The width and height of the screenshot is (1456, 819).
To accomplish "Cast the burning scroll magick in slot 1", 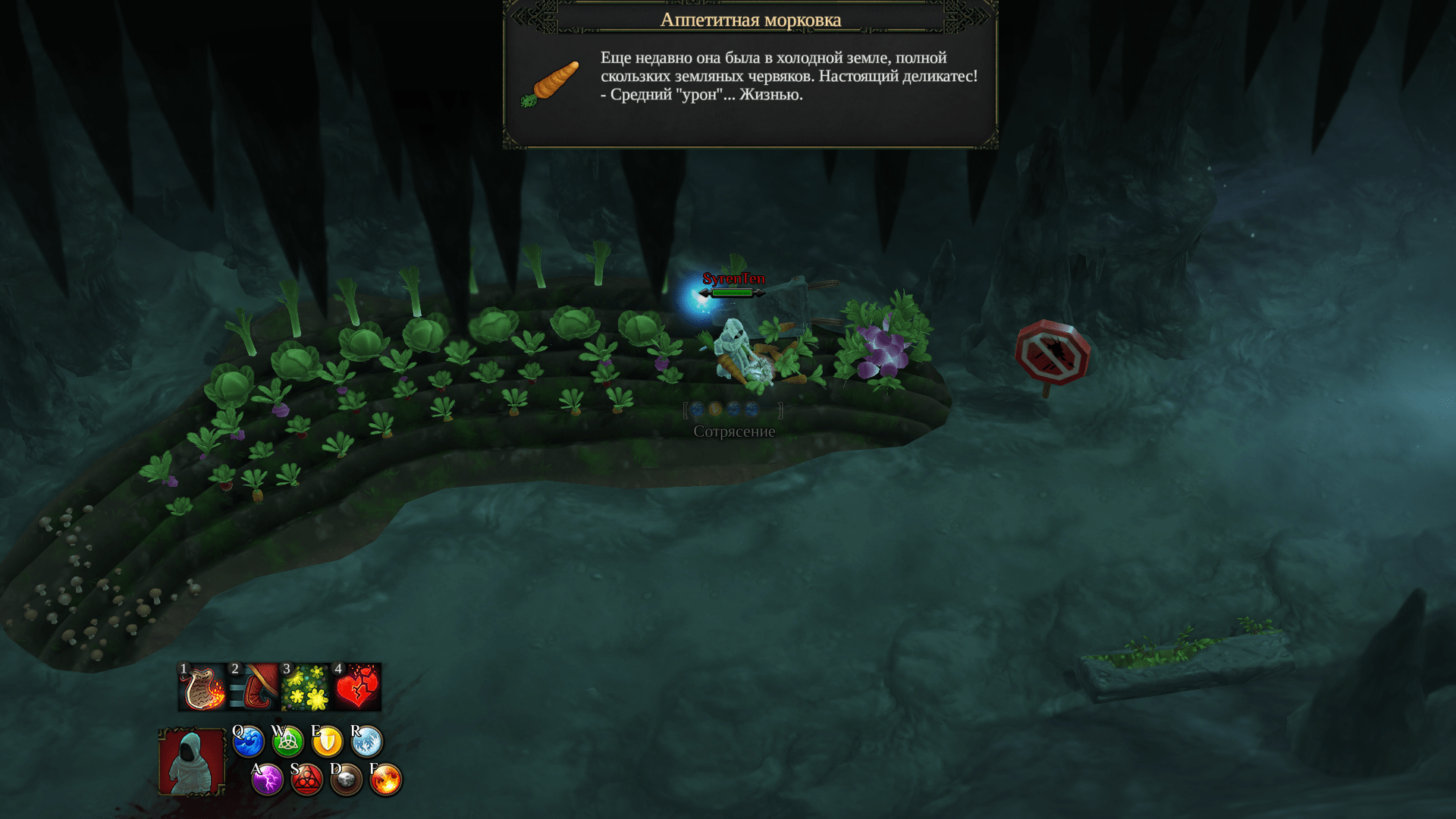I will [x=202, y=687].
